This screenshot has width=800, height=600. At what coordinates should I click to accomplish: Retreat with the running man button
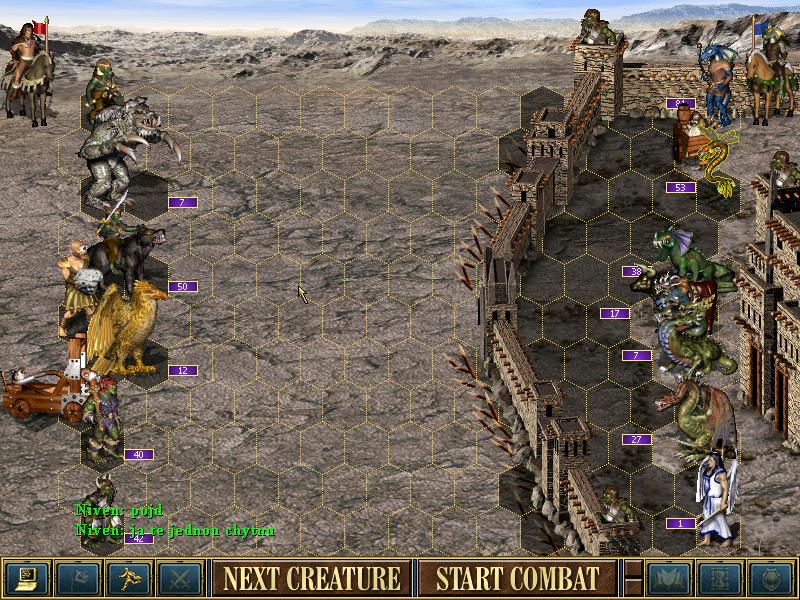(x=127, y=578)
